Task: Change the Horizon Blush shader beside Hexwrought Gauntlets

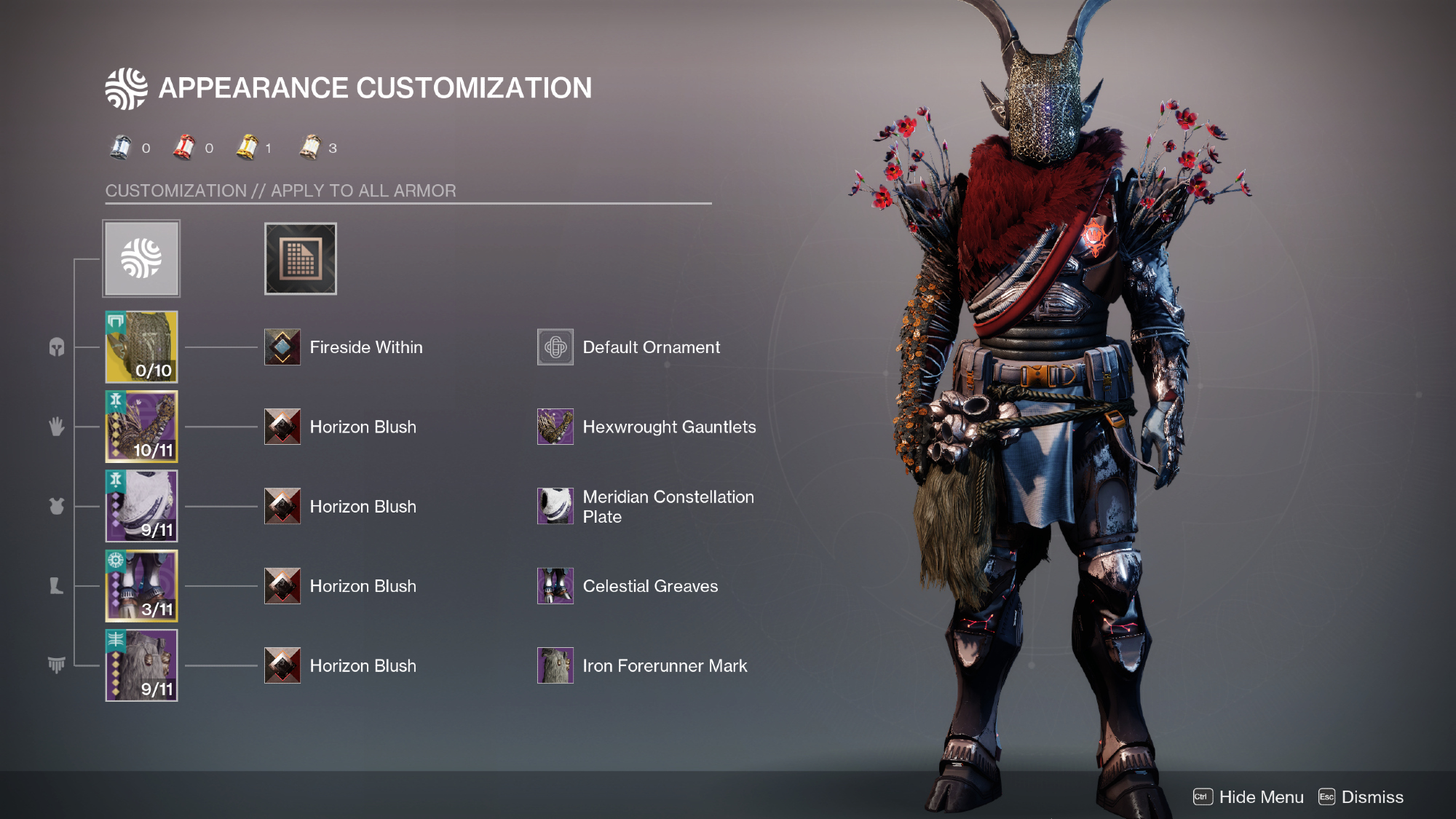Action: pyautogui.click(x=282, y=427)
